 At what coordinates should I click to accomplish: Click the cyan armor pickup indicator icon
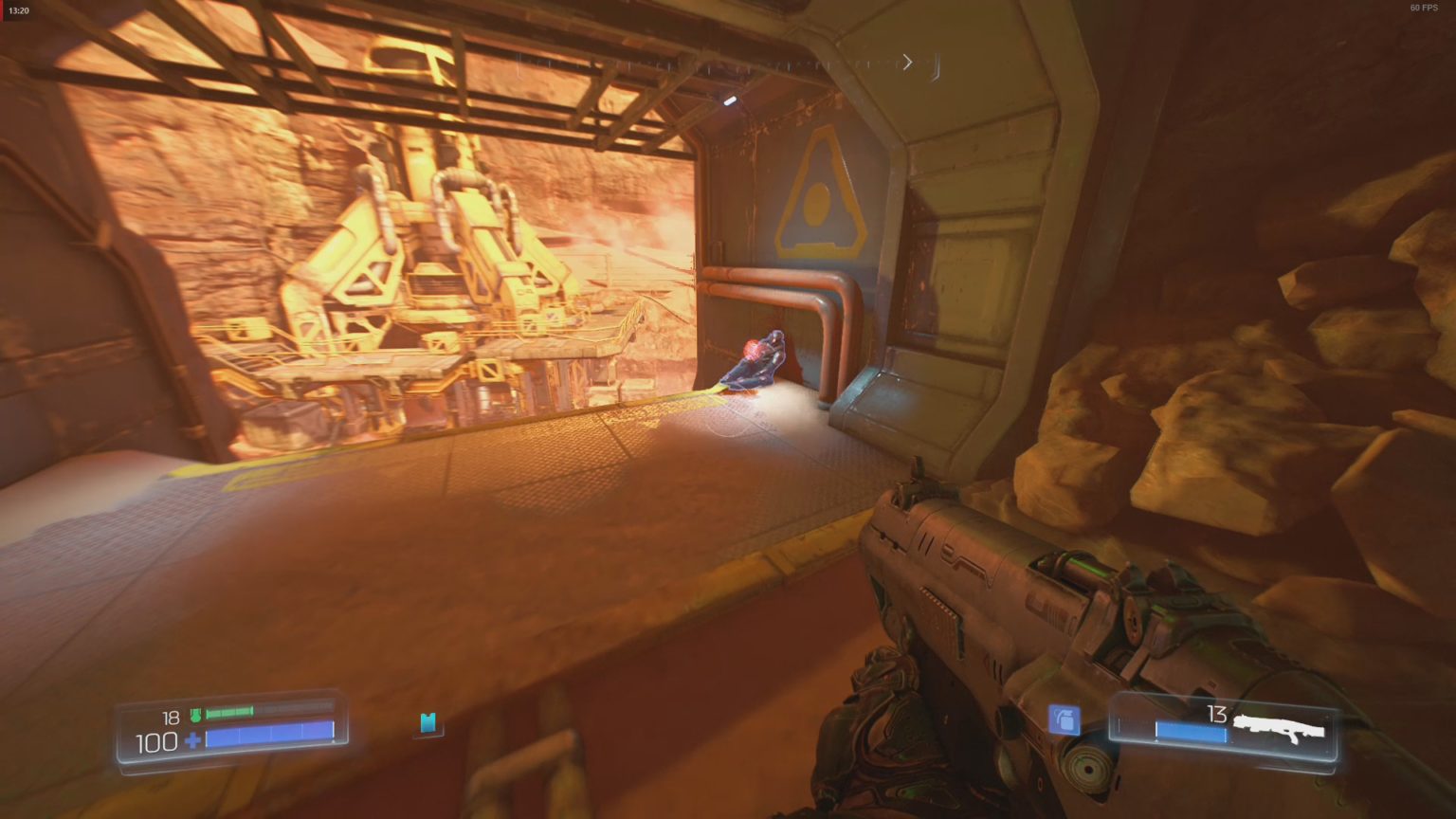428,723
